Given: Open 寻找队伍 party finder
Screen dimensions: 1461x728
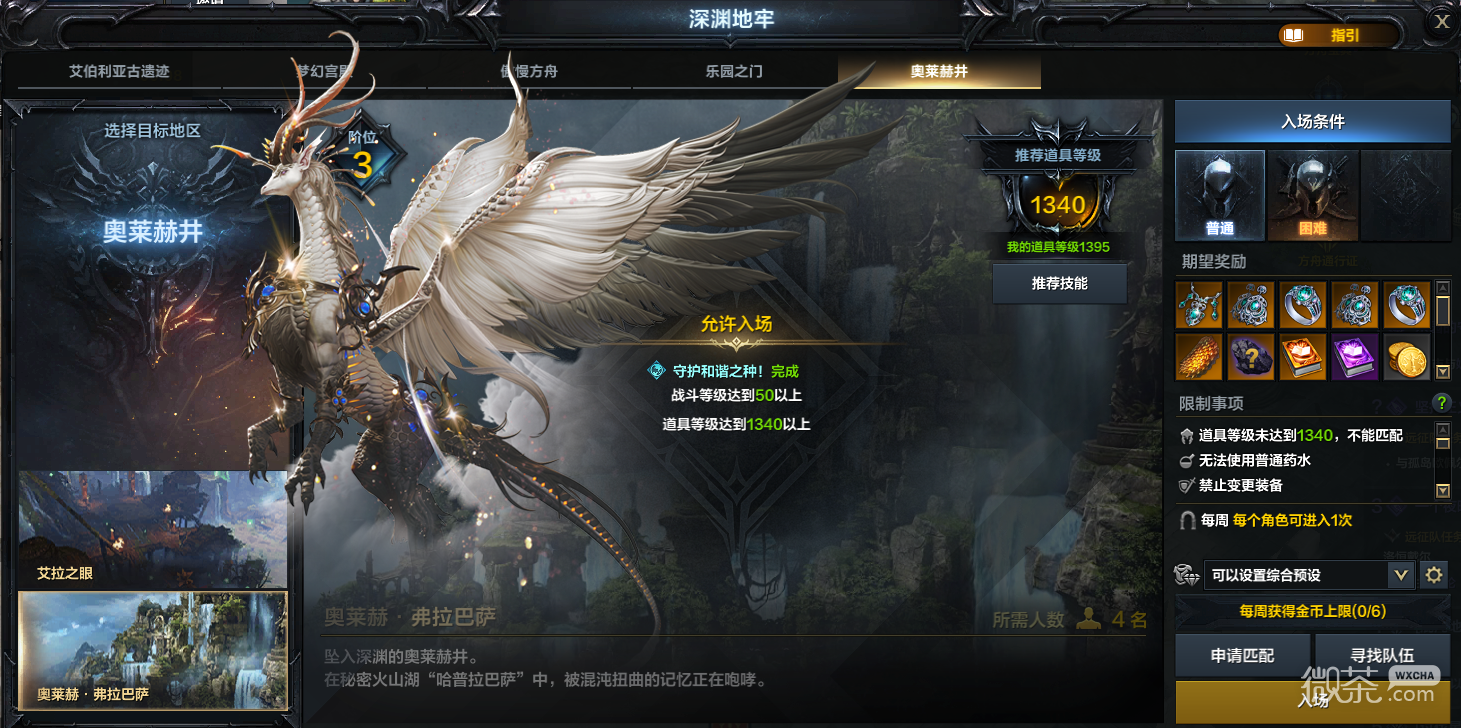Looking at the screenshot, I should click(x=1382, y=655).
